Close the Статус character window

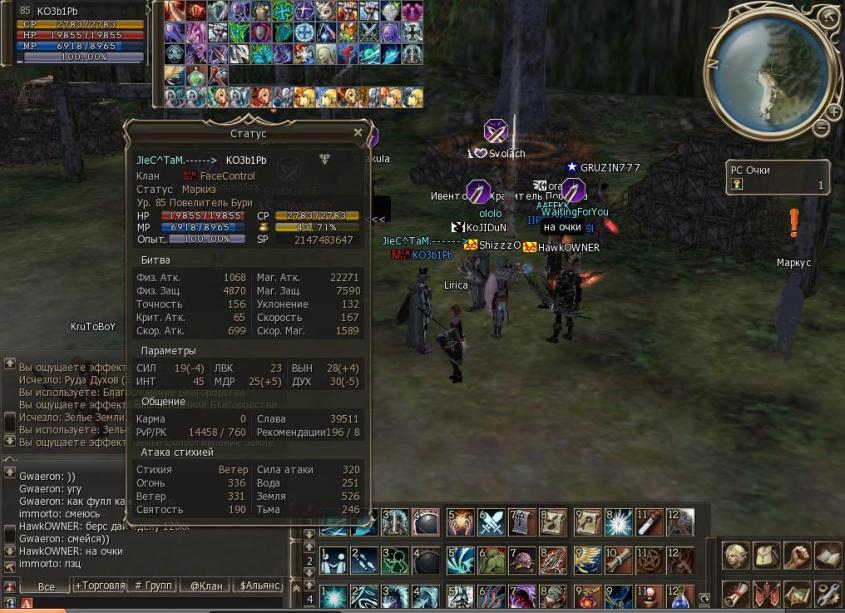coord(358,132)
